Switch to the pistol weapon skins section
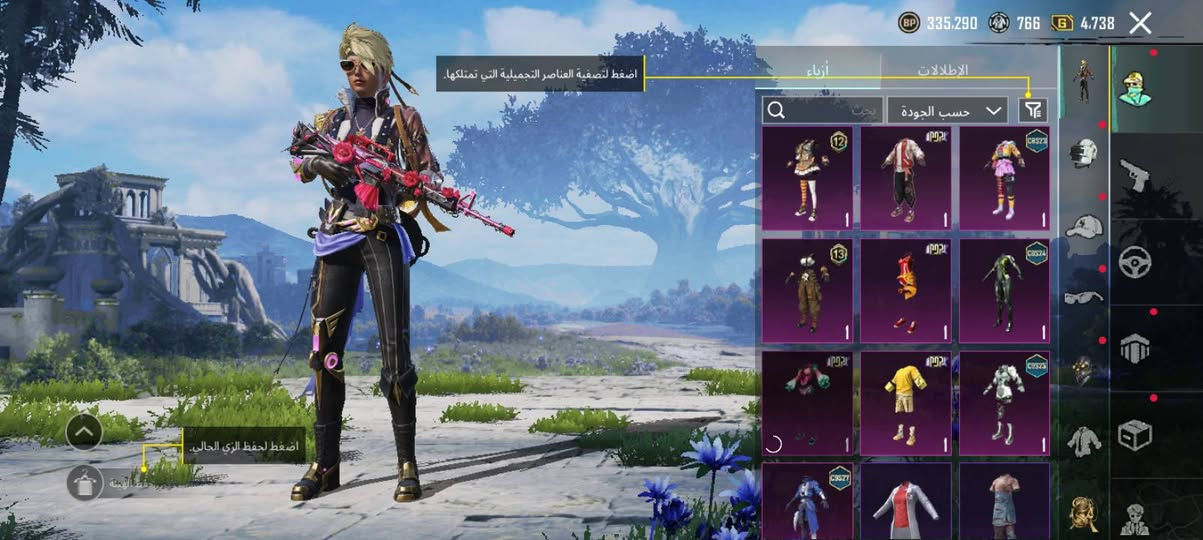This screenshot has height=540, width=1203. (x=1135, y=175)
